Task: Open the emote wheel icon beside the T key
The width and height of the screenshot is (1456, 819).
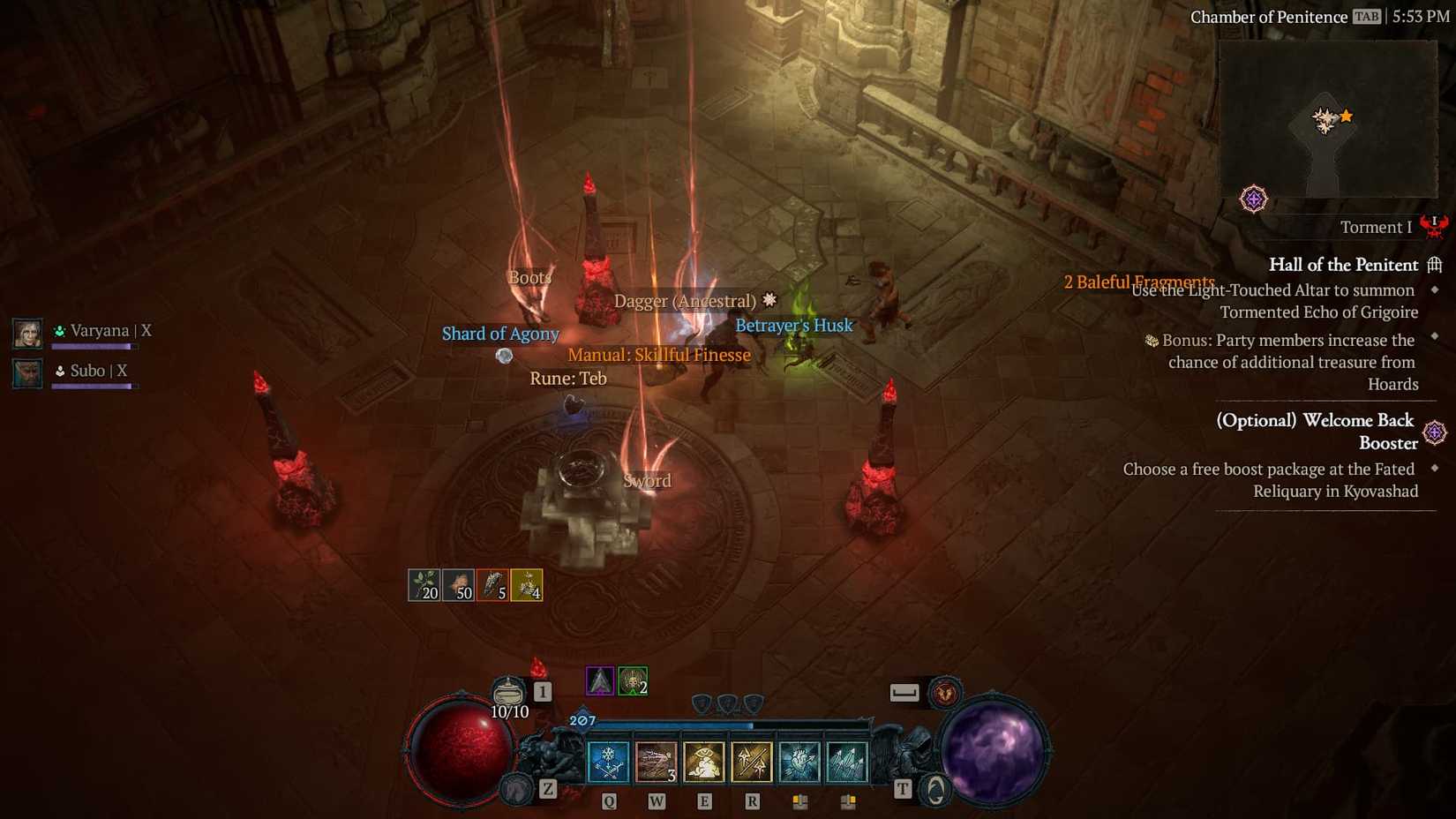Action: click(934, 787)
